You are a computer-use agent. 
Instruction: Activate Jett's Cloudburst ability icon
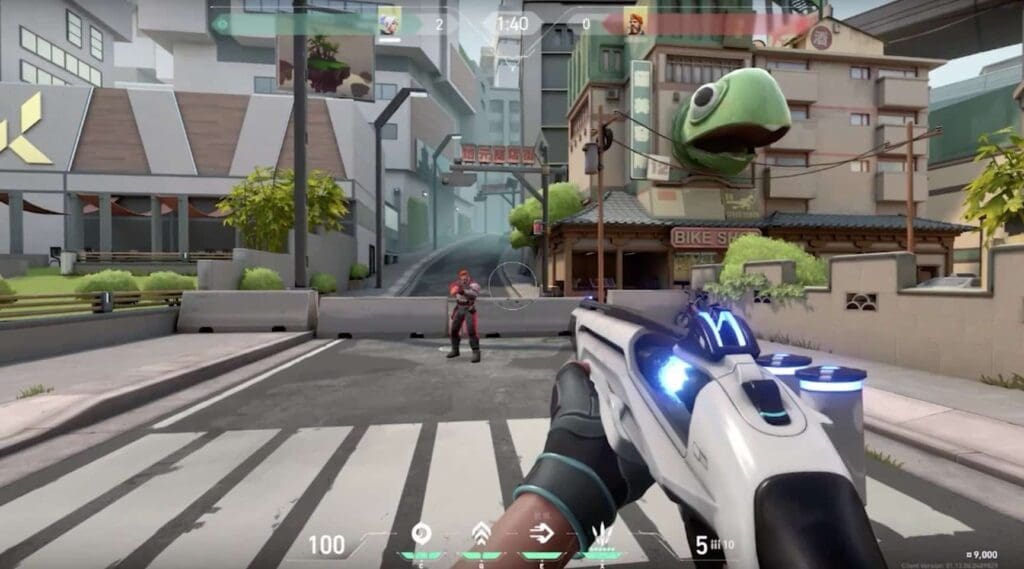point(421,535)
